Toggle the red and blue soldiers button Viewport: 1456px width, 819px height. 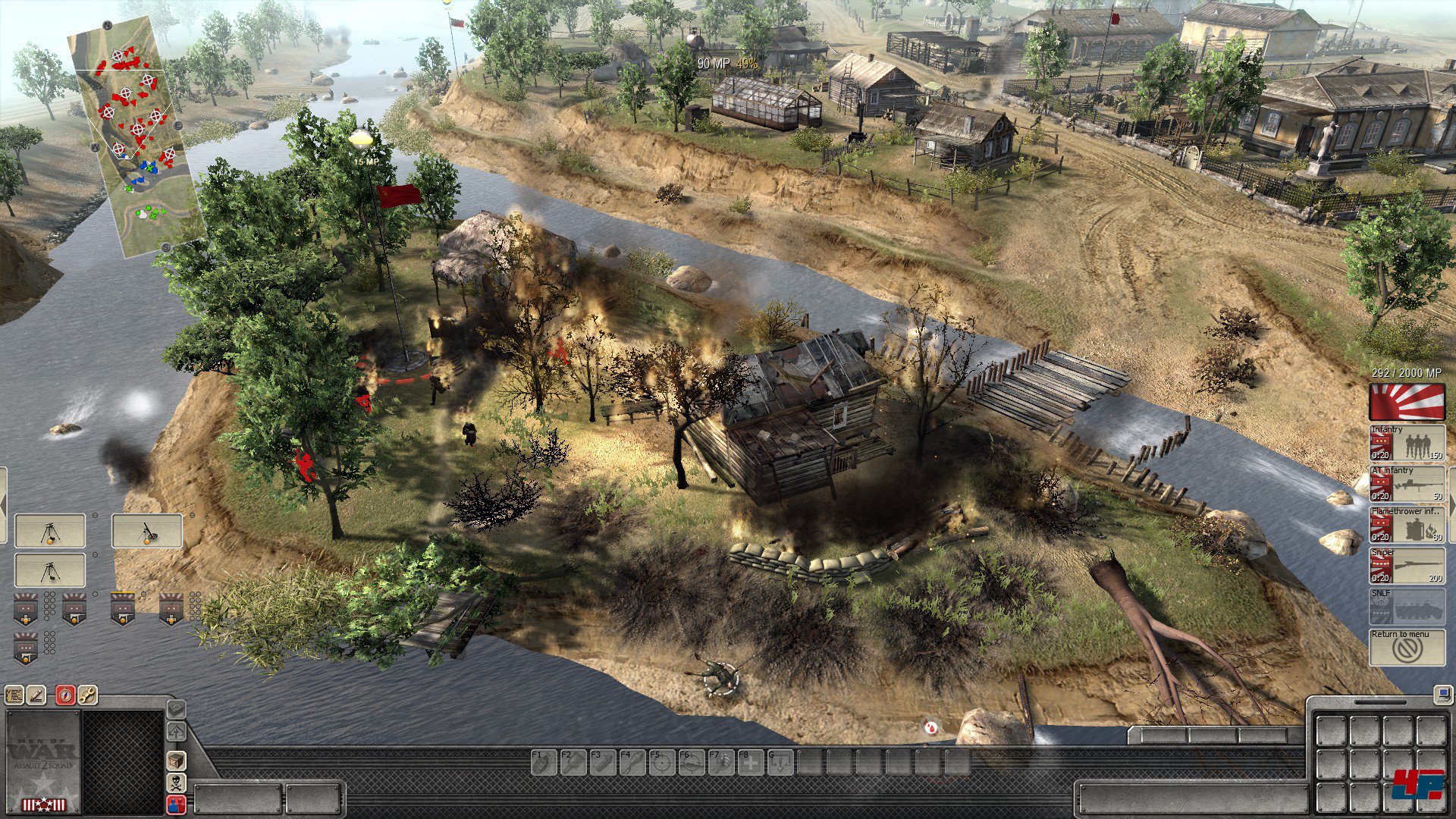pyautogui.click(x=176, y=805)
